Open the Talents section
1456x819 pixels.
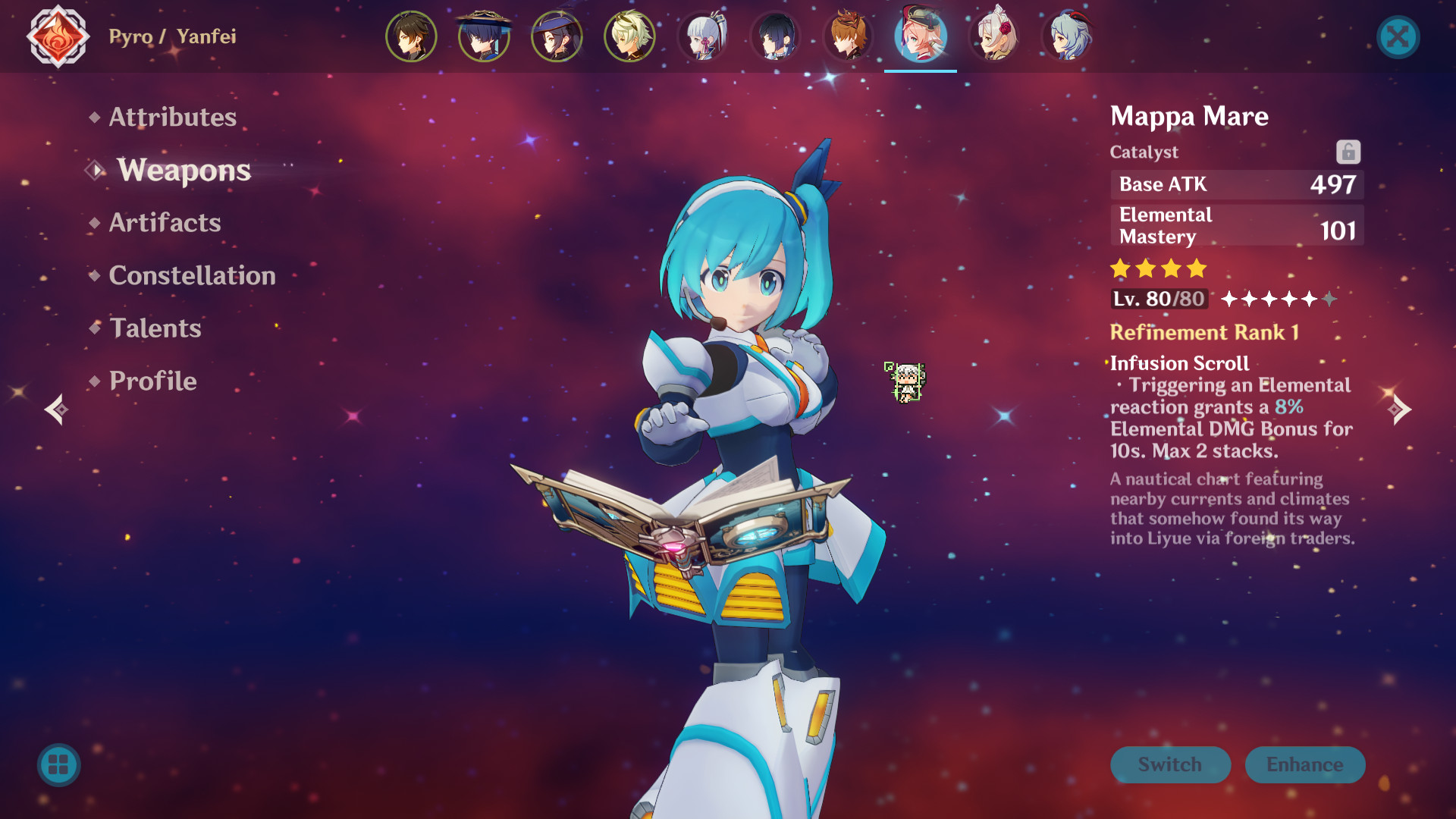pos(155,328)
